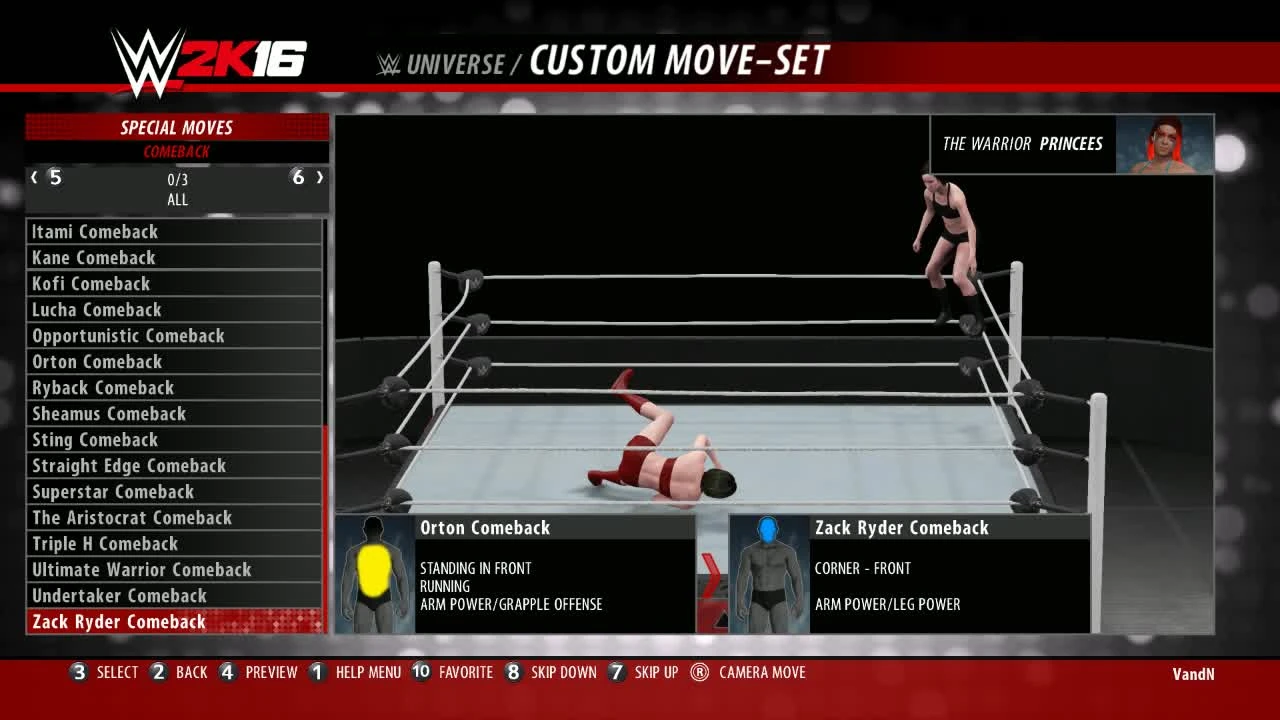The image size is (1280, 720).
Task: Click the right chevron for page 6
Action: 320,177
